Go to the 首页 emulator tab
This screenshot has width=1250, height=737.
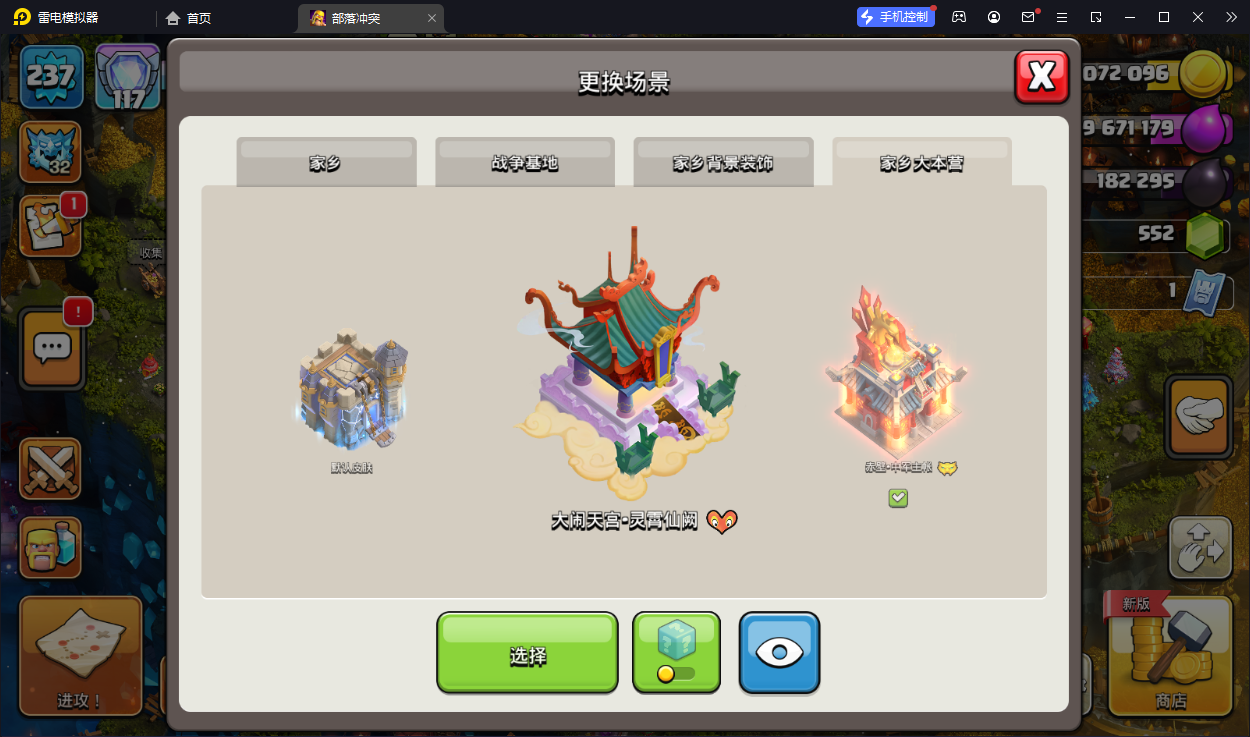click(189, 18)
